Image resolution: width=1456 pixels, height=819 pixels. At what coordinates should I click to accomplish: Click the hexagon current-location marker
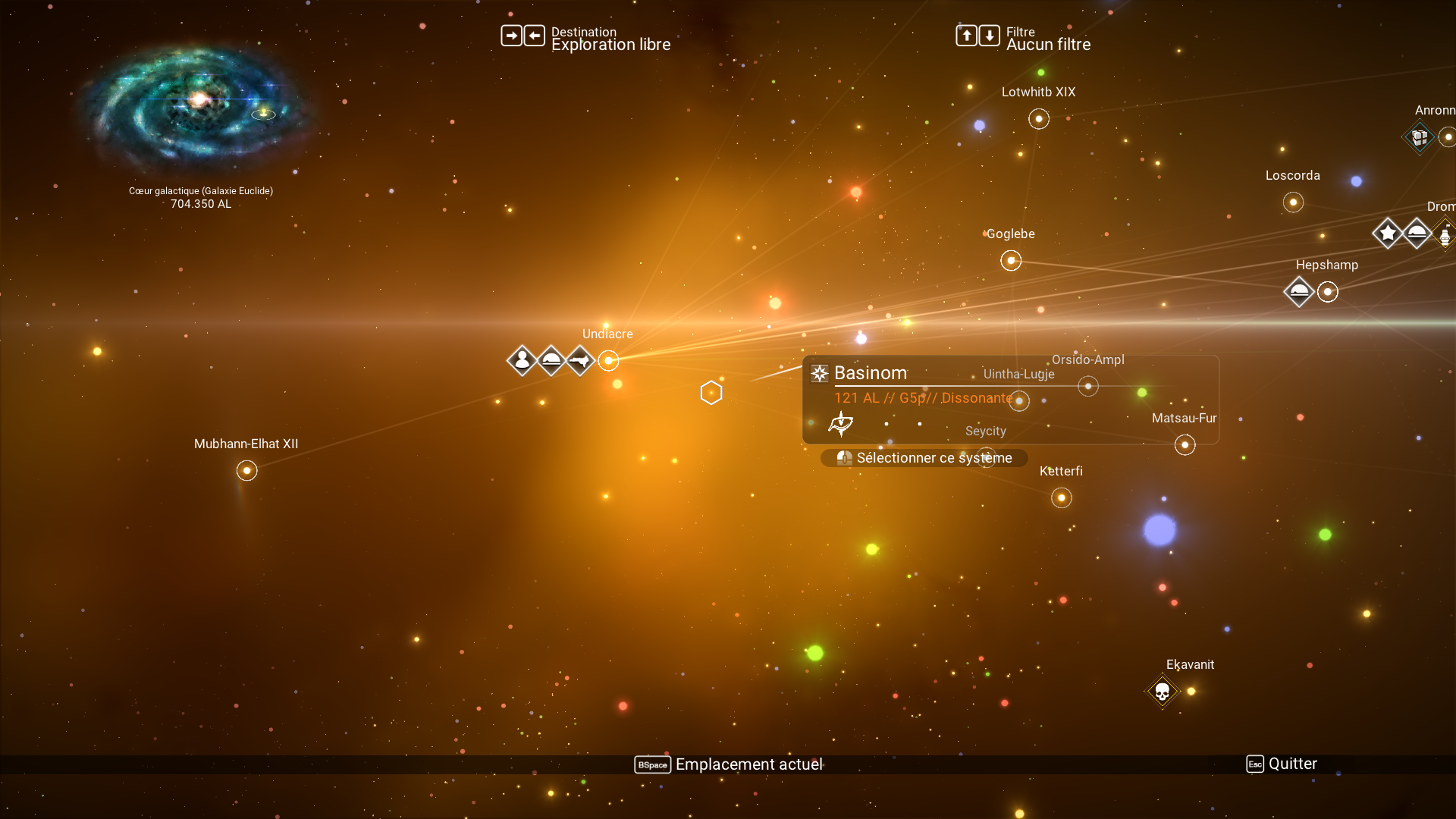(x=711, y=393)
